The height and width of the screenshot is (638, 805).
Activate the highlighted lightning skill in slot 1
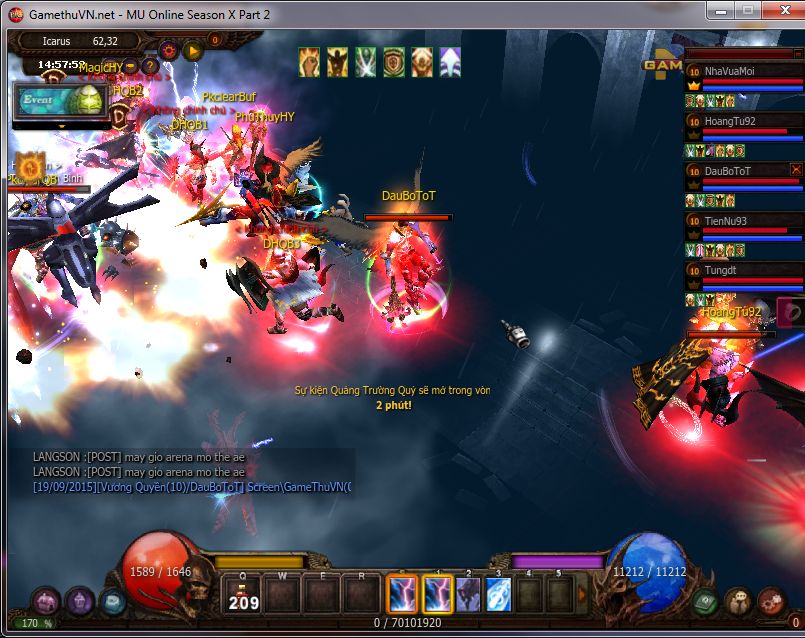(x=437, y=595)
